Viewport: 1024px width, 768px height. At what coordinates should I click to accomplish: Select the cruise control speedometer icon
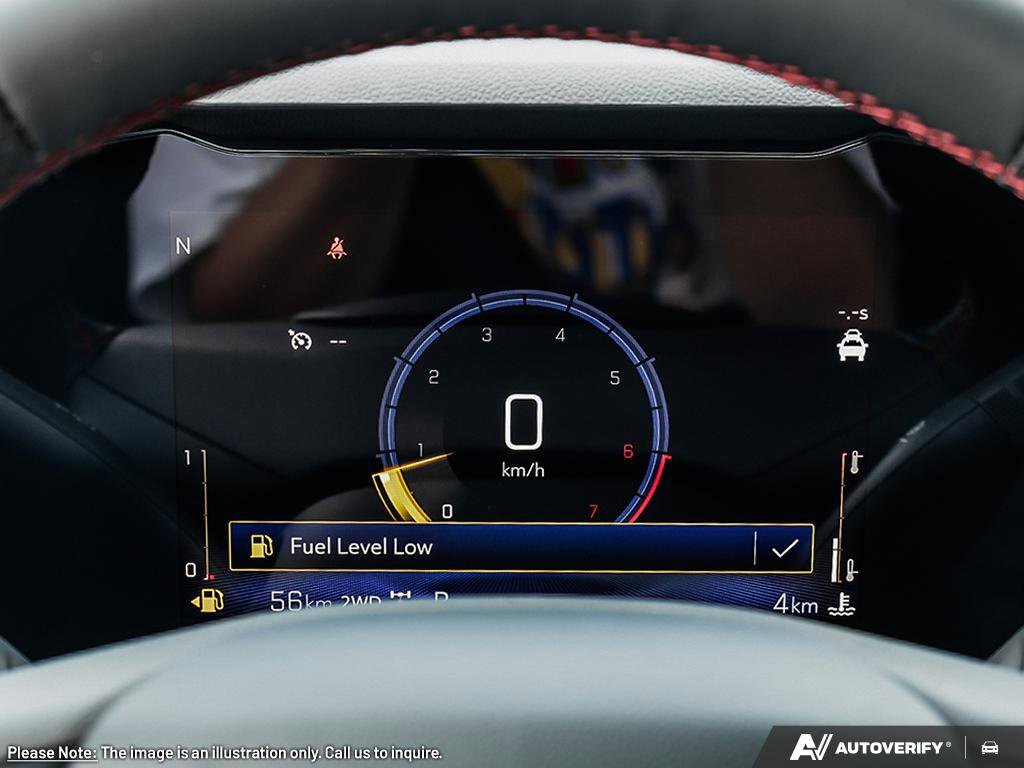[300, 340]
